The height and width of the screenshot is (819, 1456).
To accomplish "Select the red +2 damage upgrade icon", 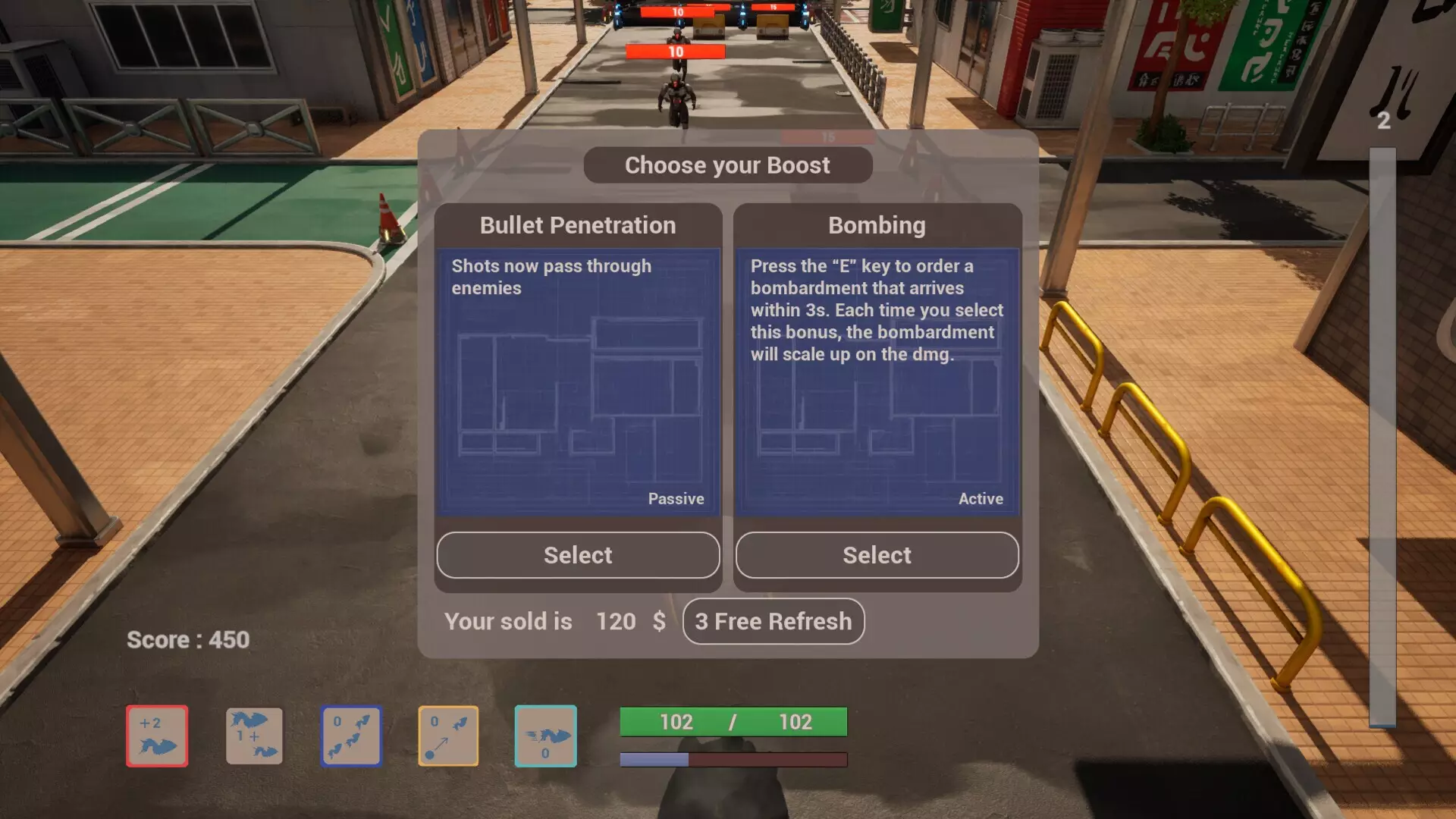I will tap(157, 736).
